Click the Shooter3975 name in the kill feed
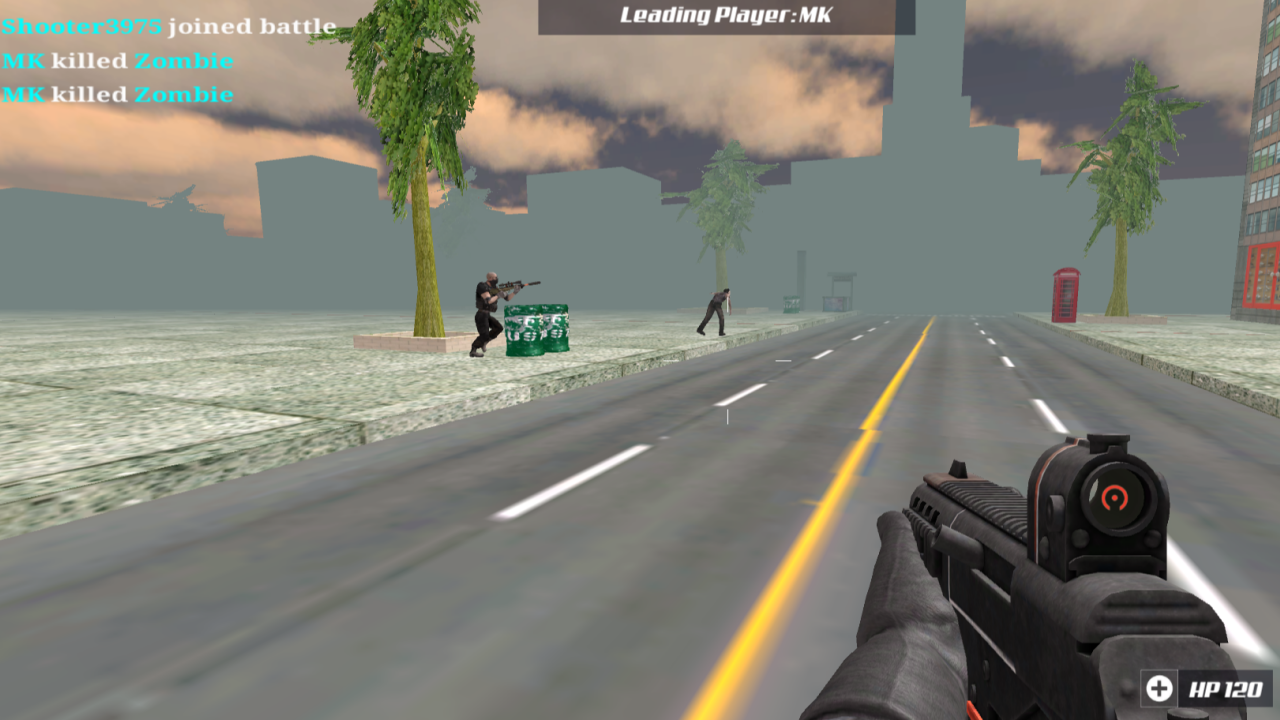1280x720 pixels. [80, 27]
